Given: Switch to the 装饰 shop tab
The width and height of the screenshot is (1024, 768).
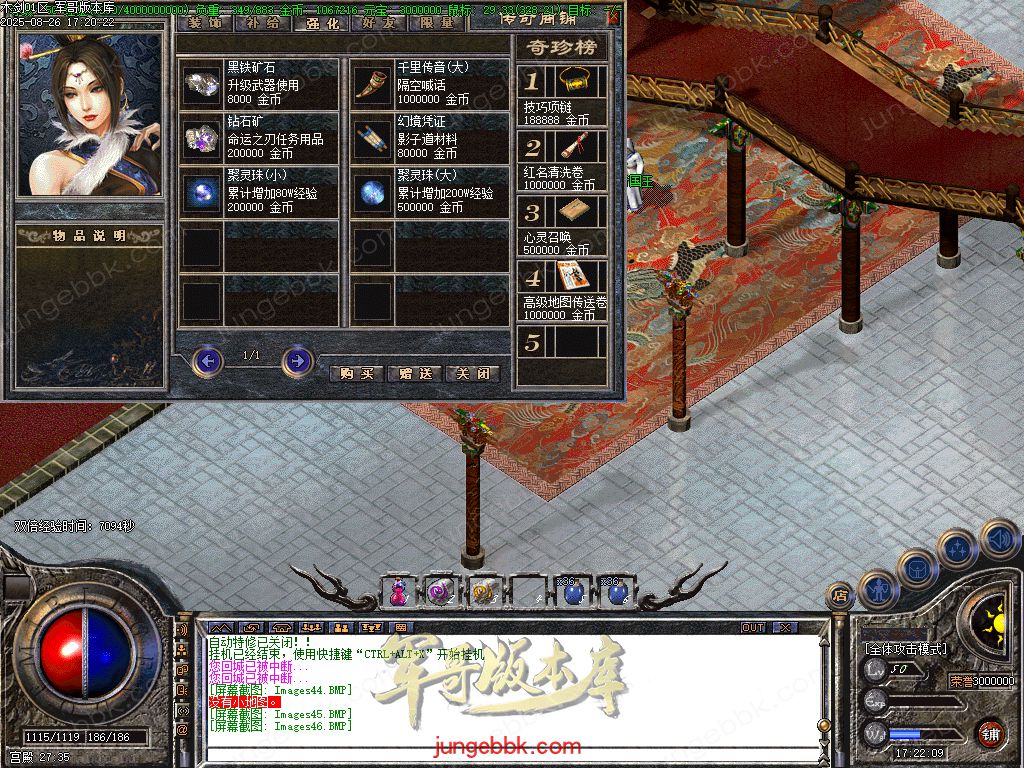Looking at the screenshot, I should click(x=204, y=23).
